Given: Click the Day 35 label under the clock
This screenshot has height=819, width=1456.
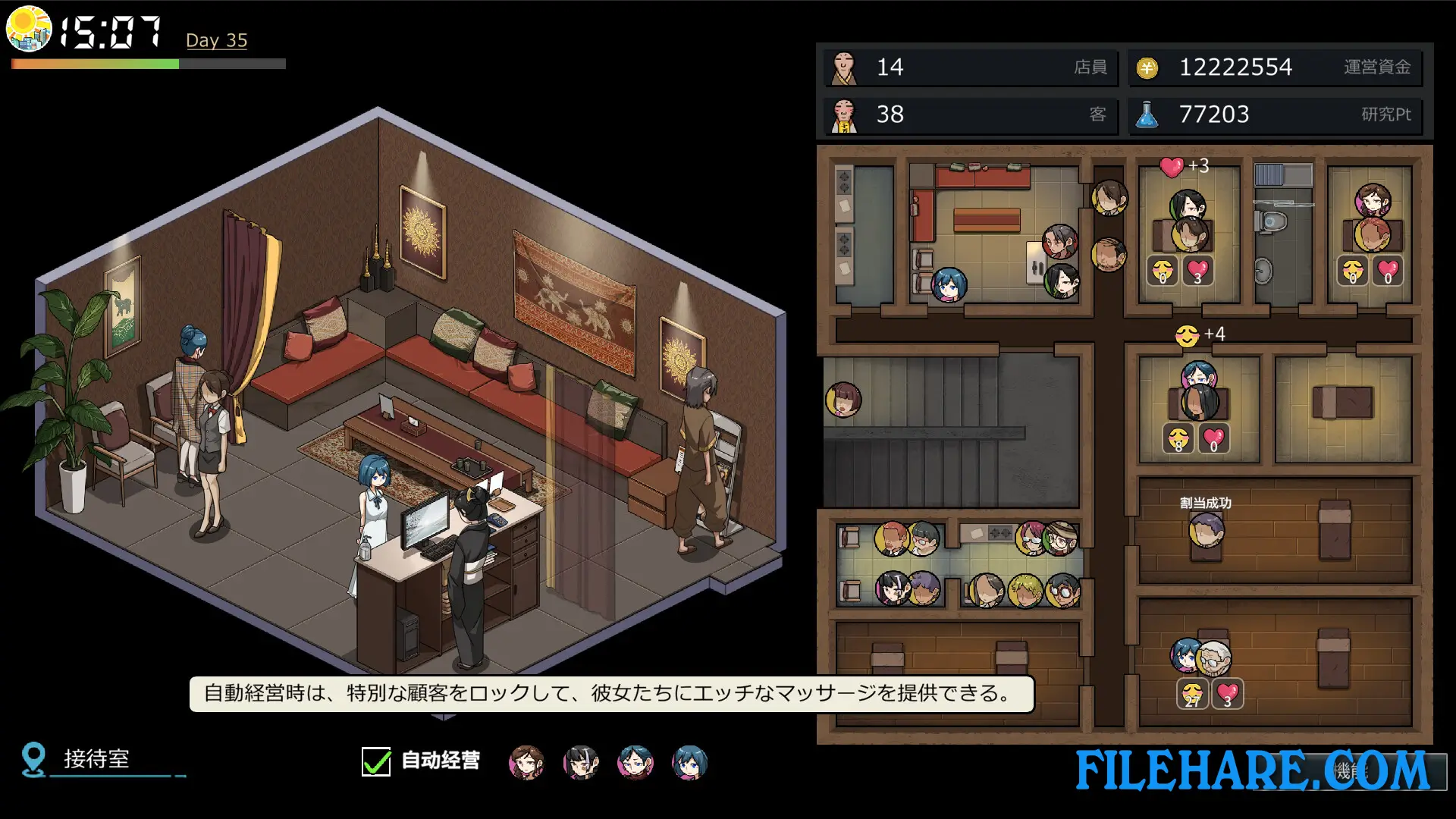Looking at the screenshot, I should point(216,40).
